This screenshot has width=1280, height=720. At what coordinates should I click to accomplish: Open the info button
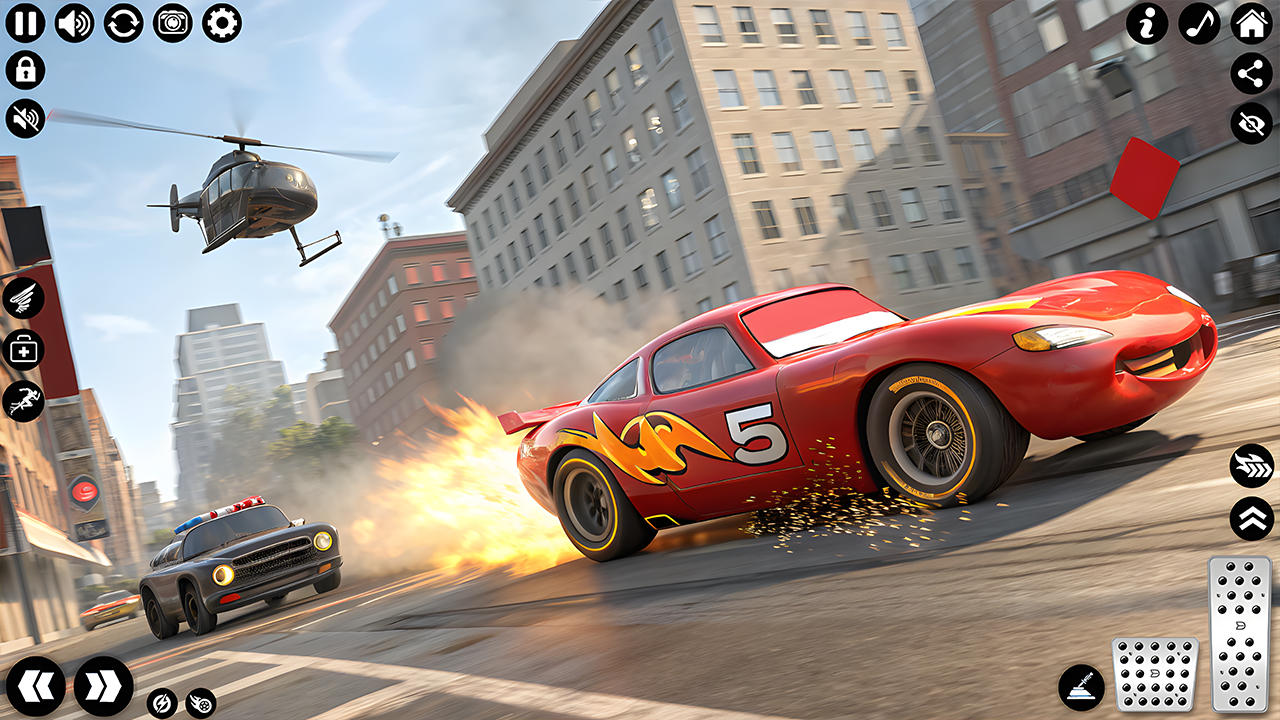click(x=1147, y=23)
